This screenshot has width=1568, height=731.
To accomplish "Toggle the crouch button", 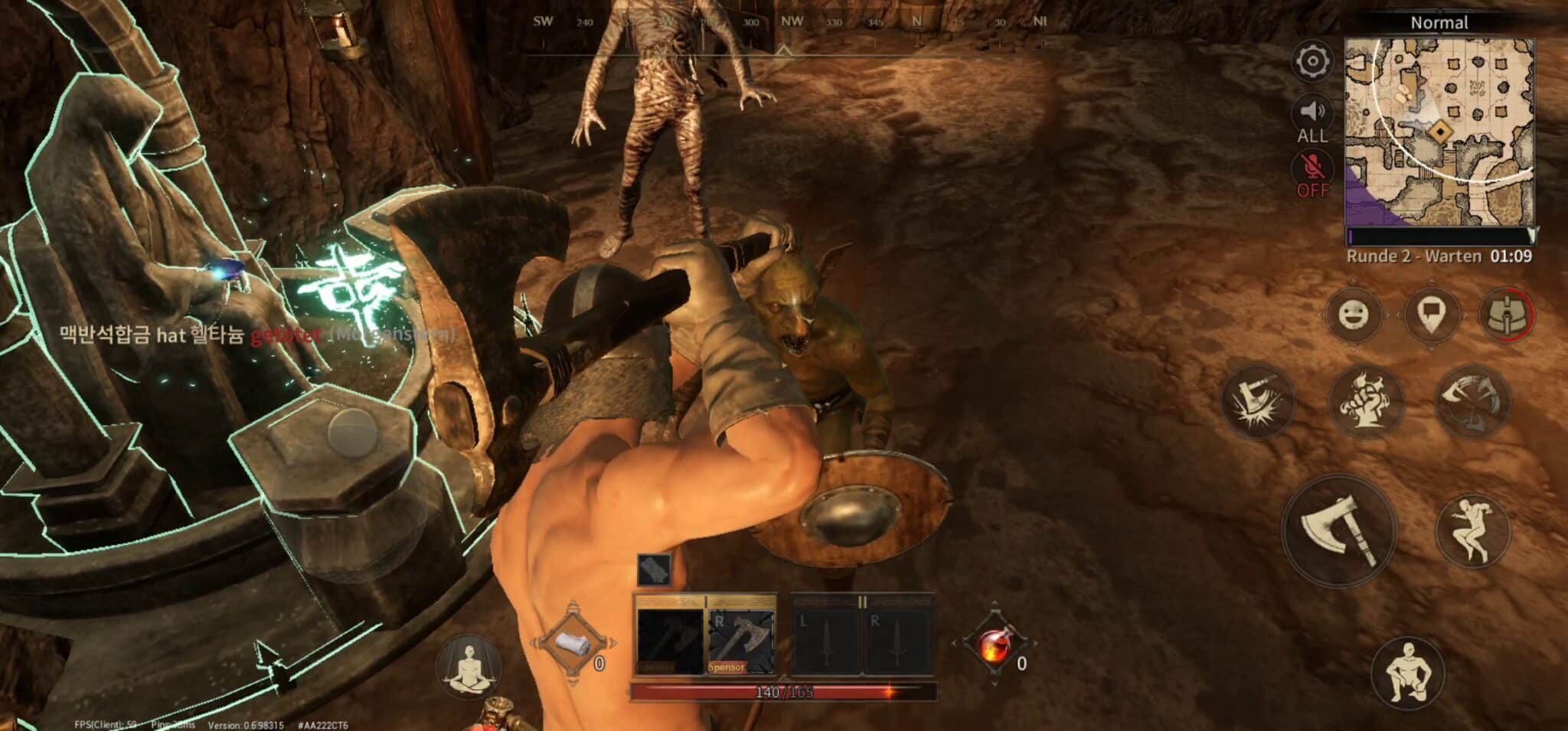I will click(1407, 674).
